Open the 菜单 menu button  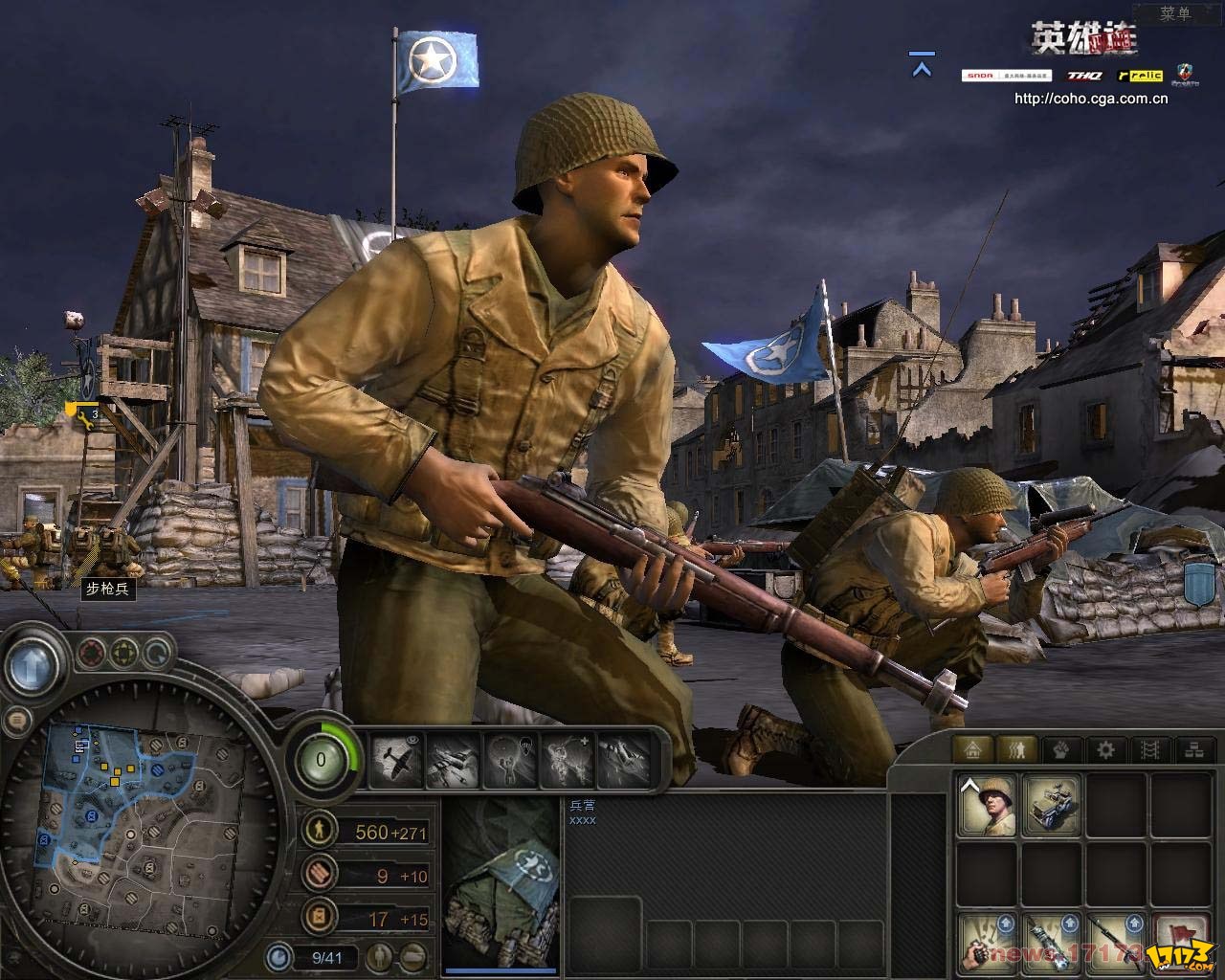pos(1175,13)
